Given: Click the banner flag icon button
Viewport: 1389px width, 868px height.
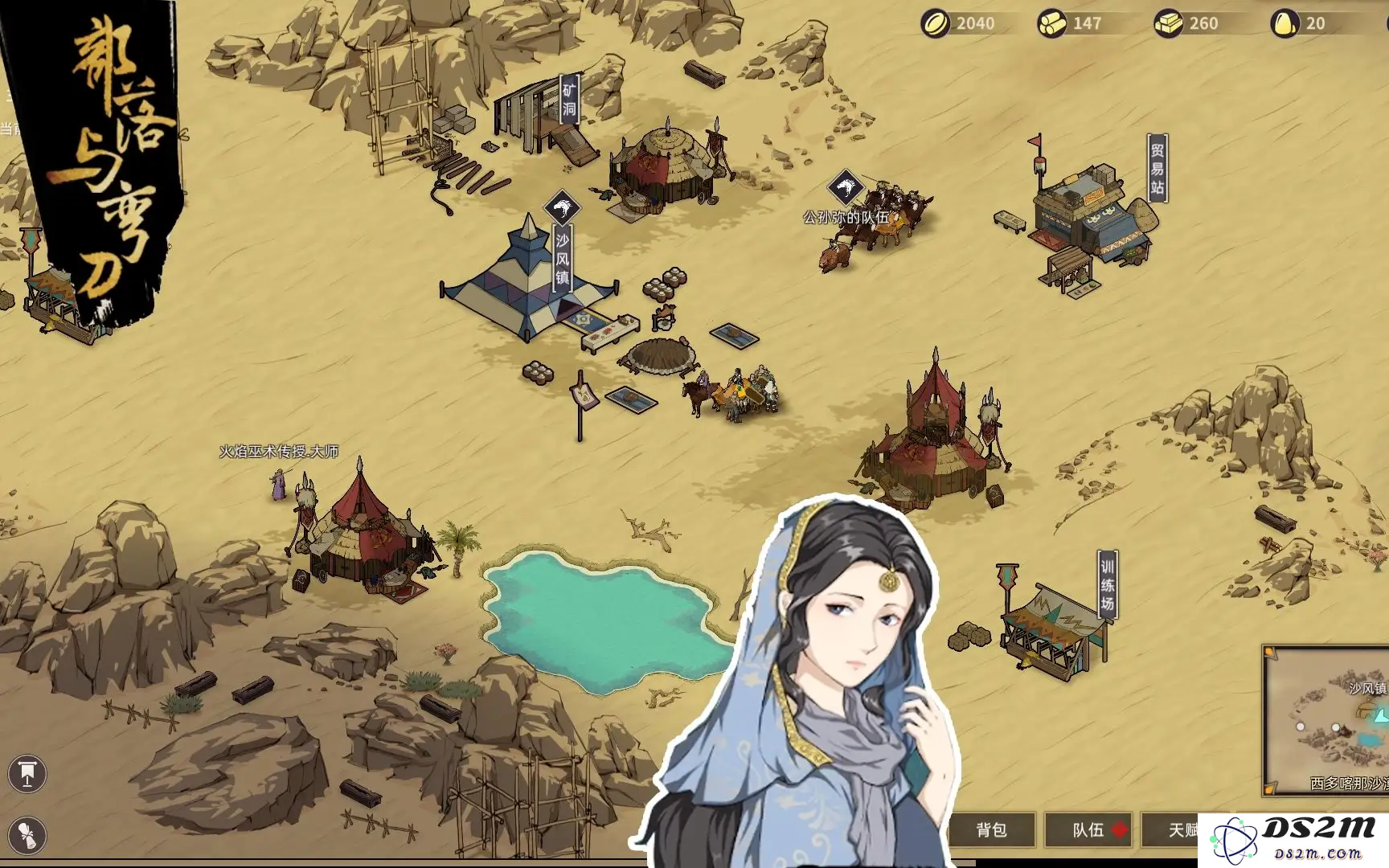Looking at the screenshot, I should [27, 774].
